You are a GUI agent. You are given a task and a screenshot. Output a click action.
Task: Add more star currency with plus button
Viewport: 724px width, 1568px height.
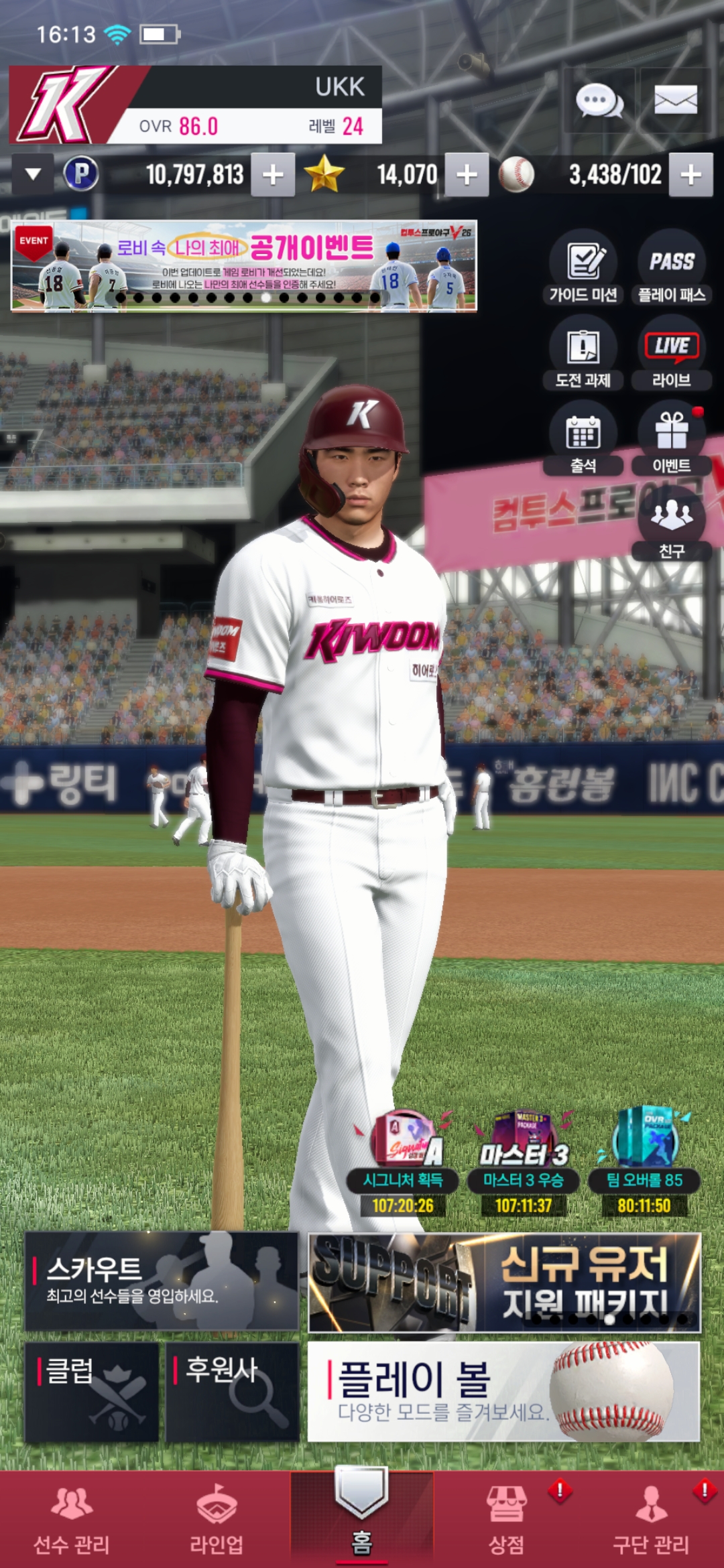[467, 175]
